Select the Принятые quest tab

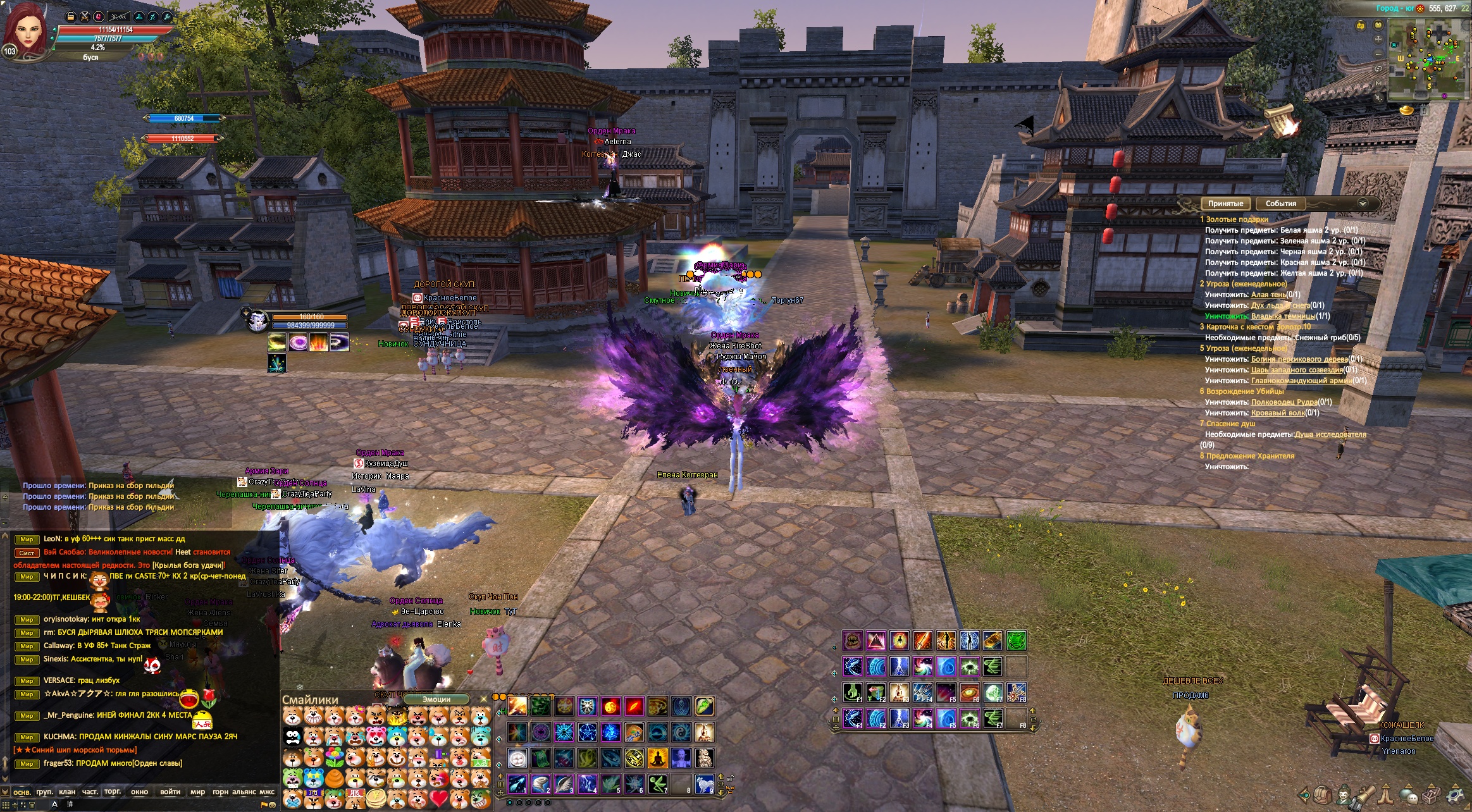click(x=1225, y=204)
